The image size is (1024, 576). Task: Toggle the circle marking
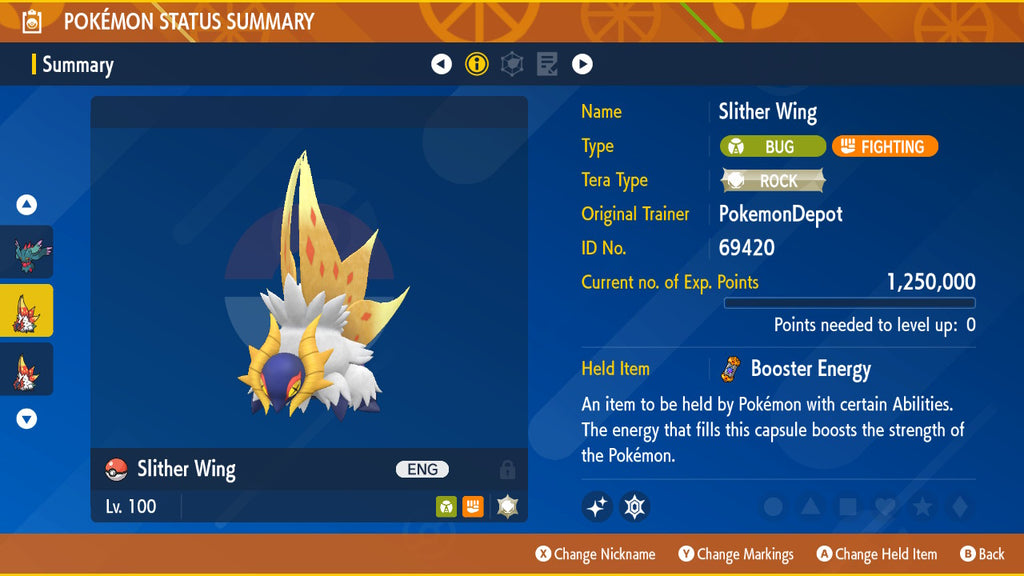(773, 507)
